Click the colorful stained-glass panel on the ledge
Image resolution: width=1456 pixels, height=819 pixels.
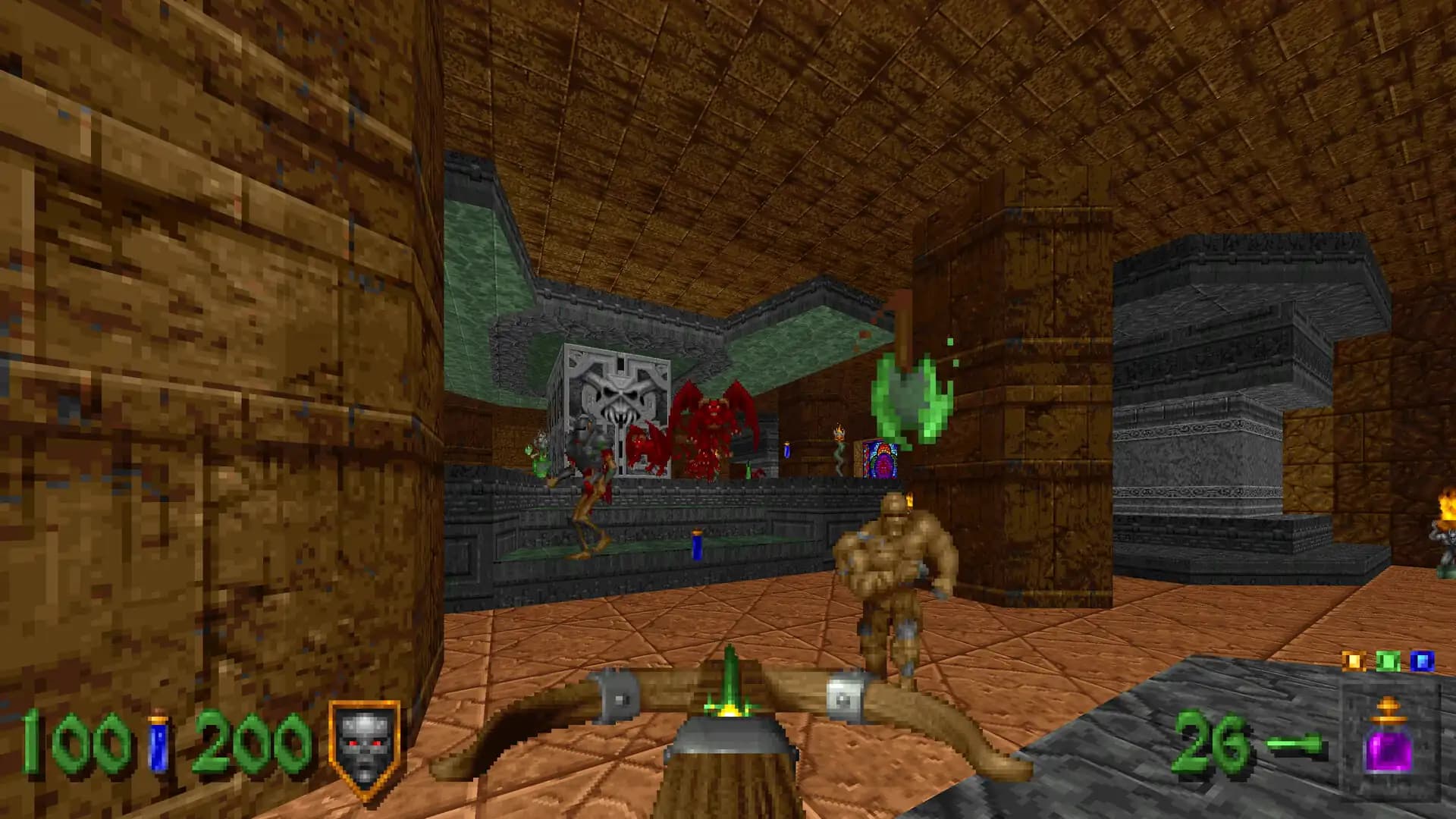(x=880, y=459)
